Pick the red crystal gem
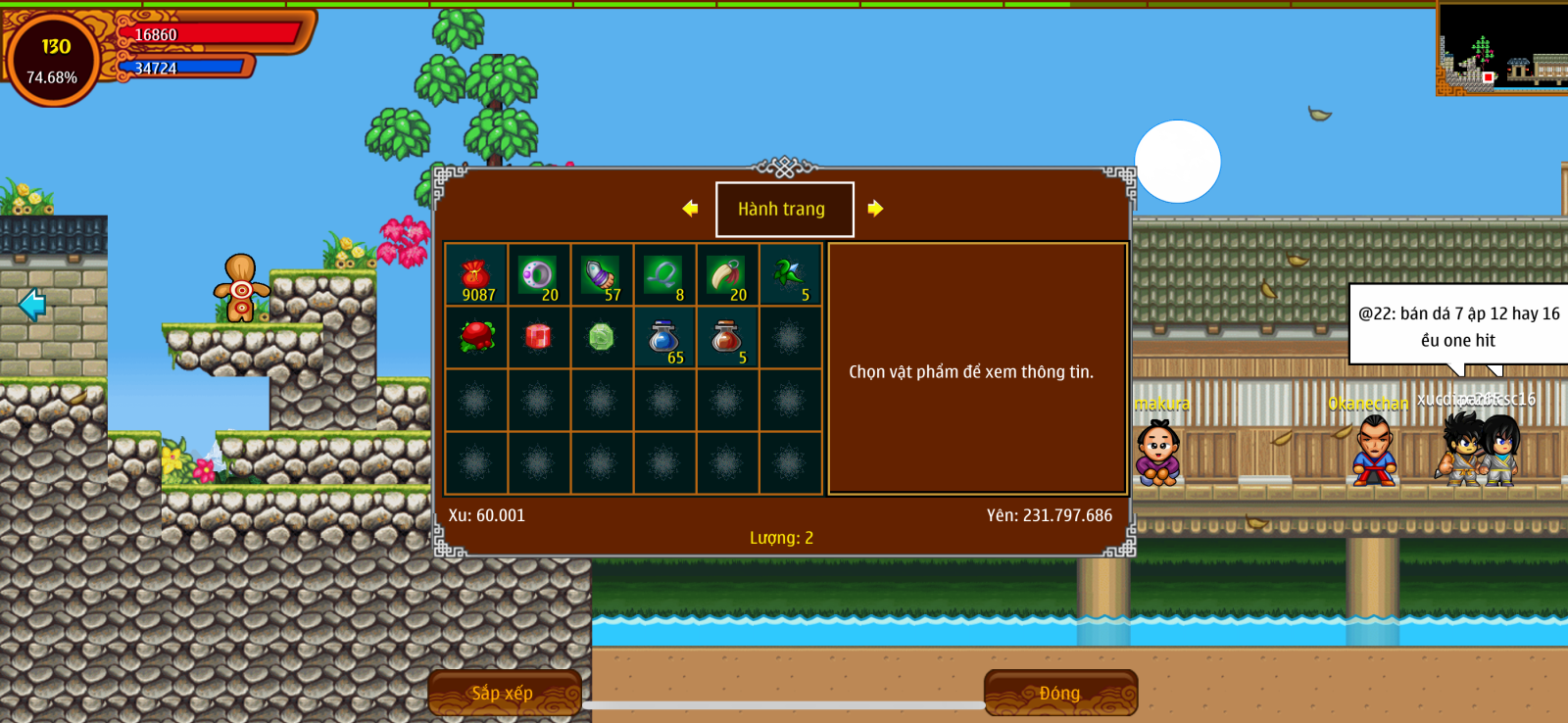Viewport: 1568px width, 723px height. pyautogui.click(x=538, y=338)
